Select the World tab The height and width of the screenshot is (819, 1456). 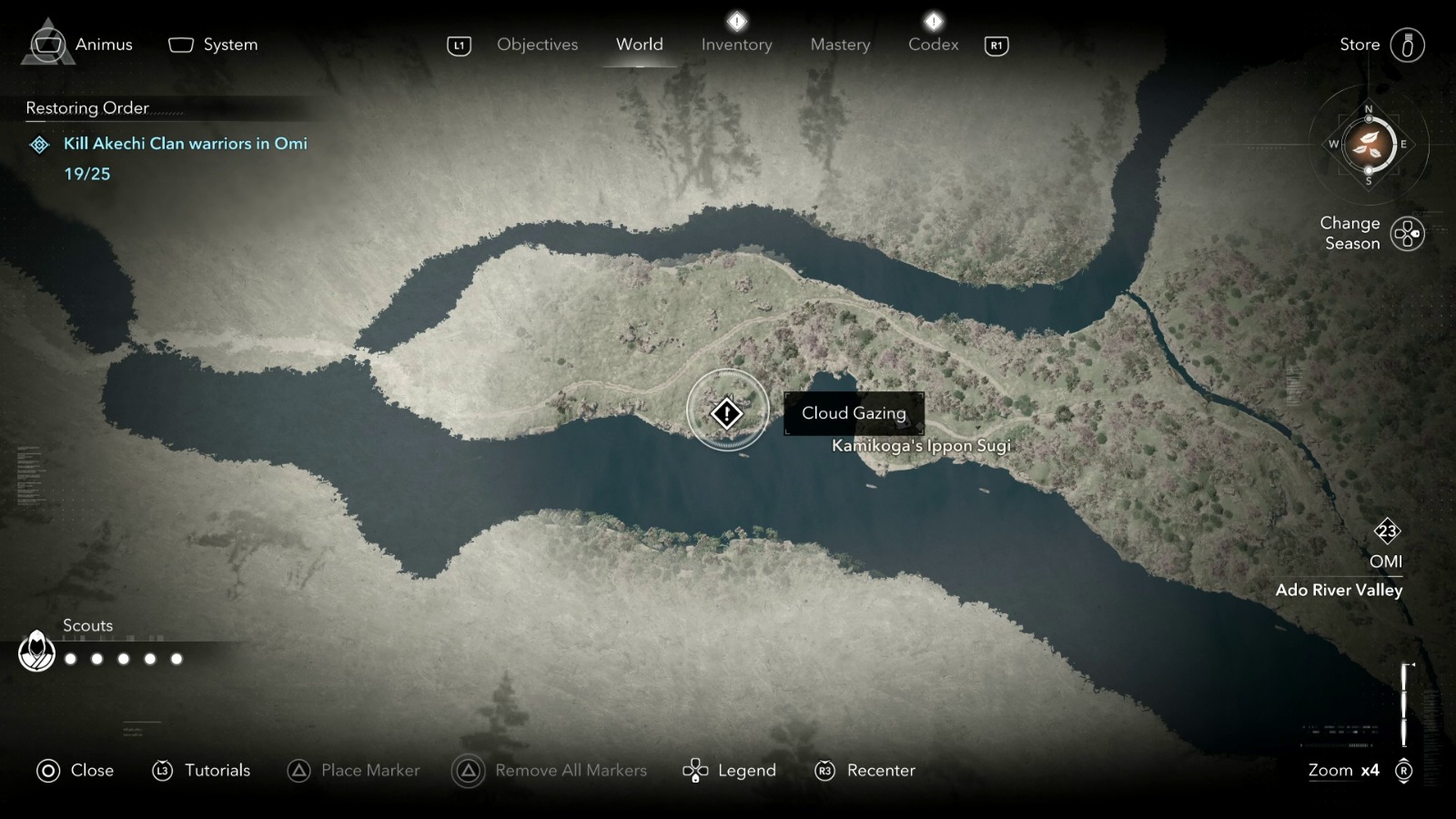click(x=639, y=45)
